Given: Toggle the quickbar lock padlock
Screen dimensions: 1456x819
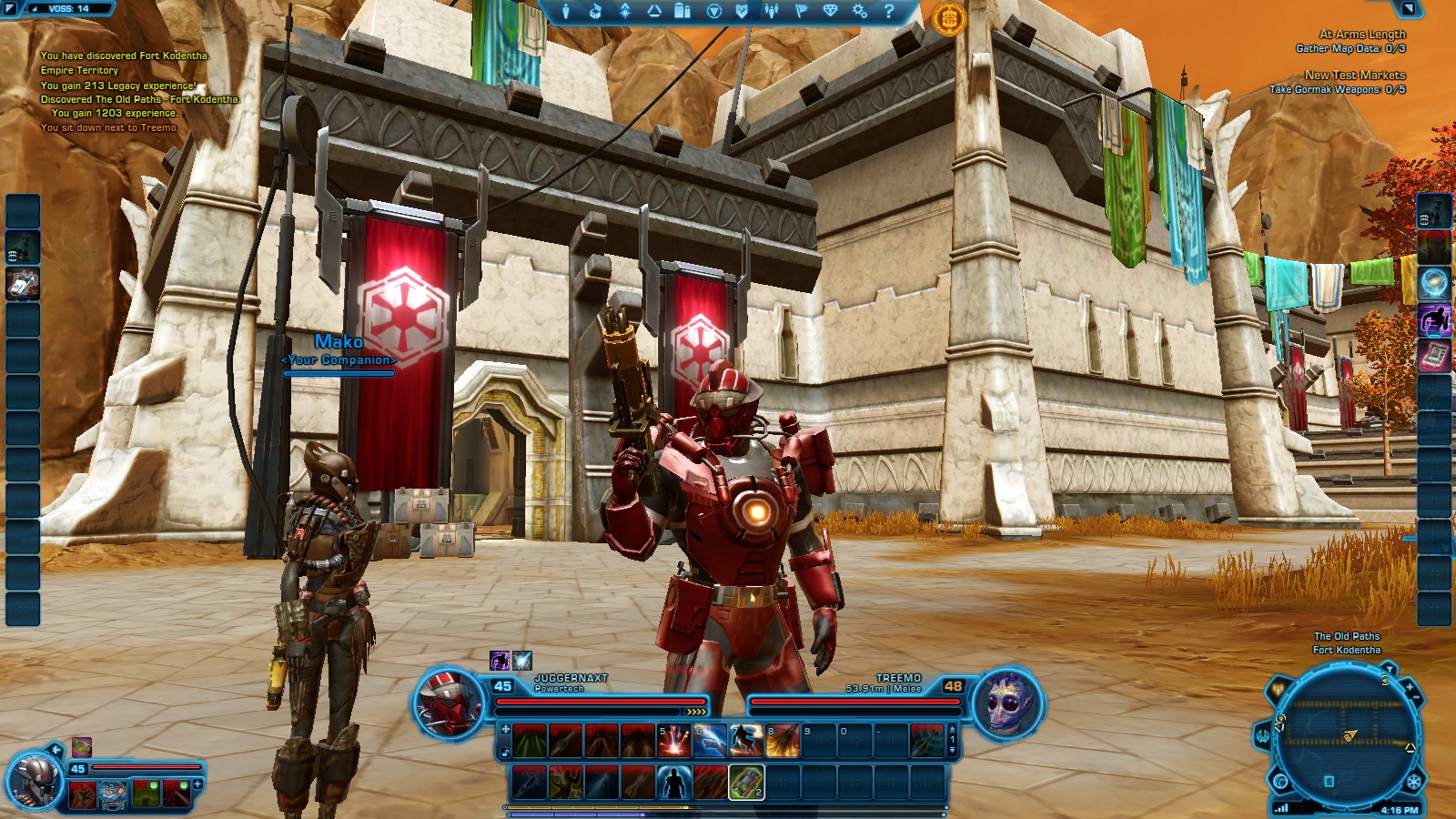Looking at the screenshot, I should pos(505,753).
